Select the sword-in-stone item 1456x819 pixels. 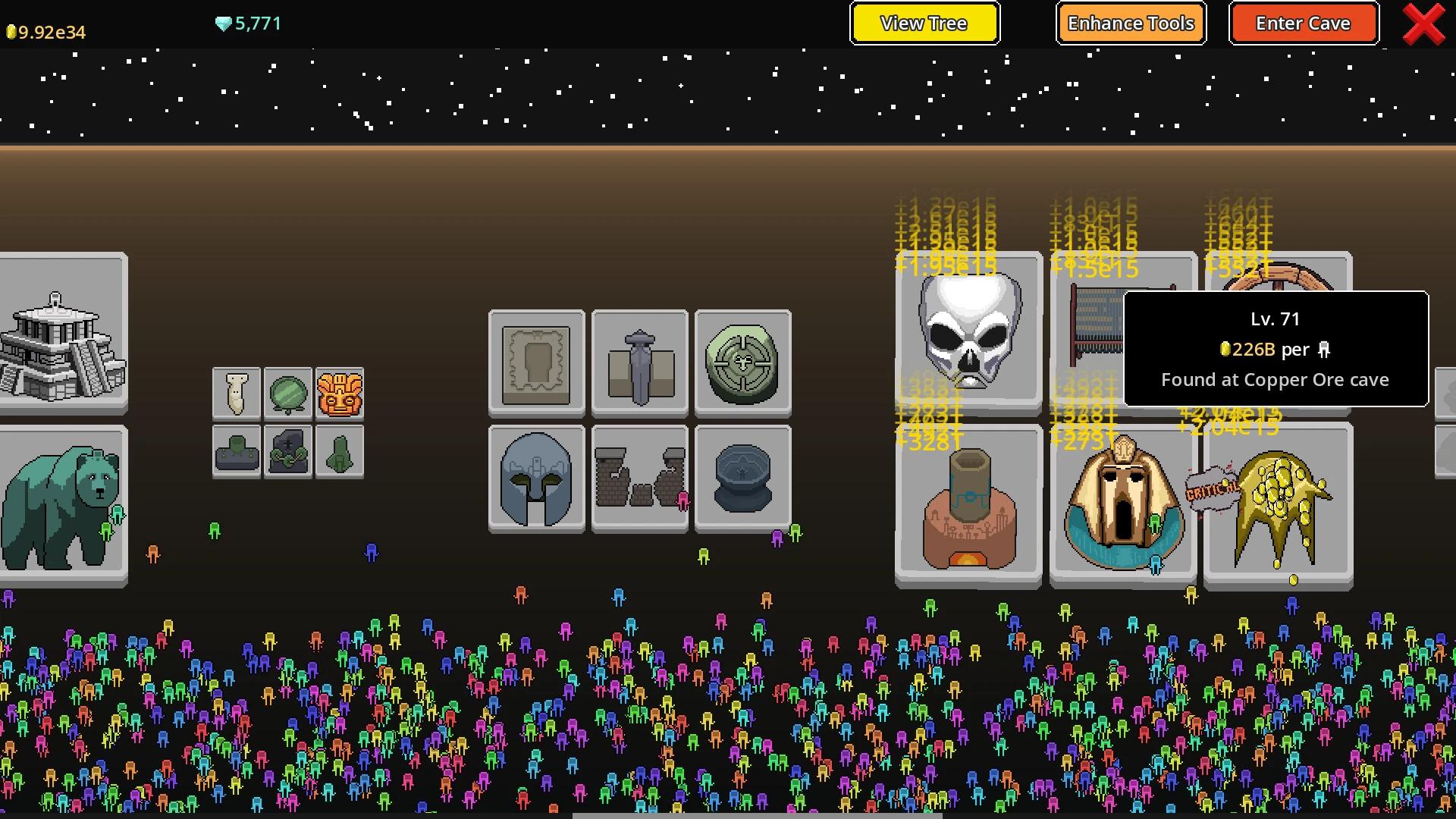(x=639, y=362)
